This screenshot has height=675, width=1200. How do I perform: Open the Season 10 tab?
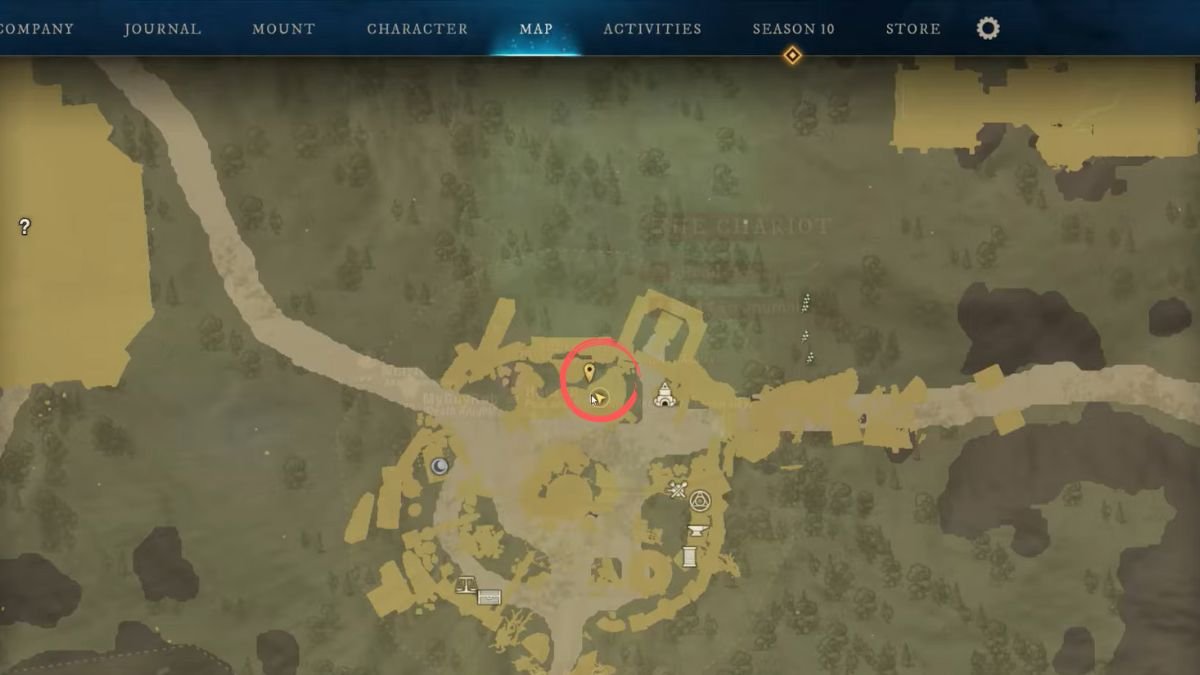pos(793,29)
